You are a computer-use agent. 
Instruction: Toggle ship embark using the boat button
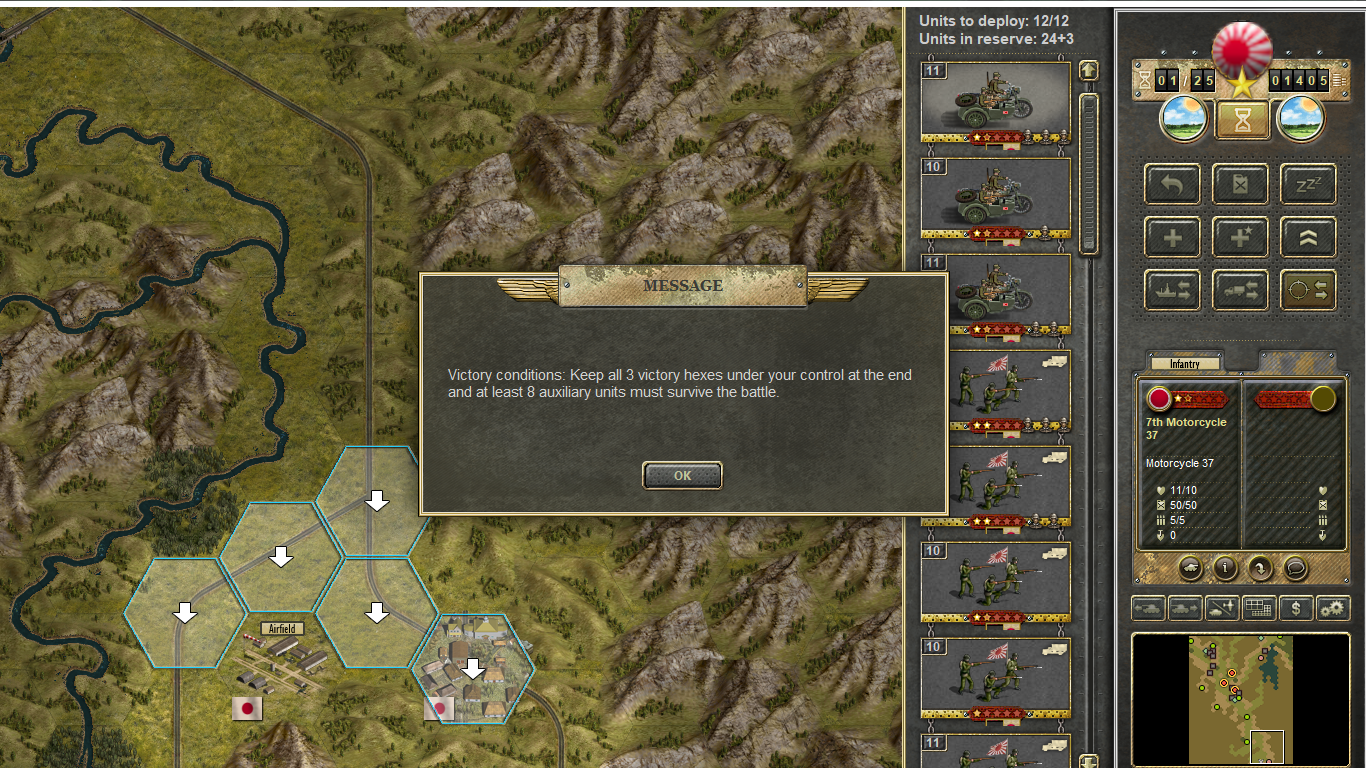point(1172,290)
